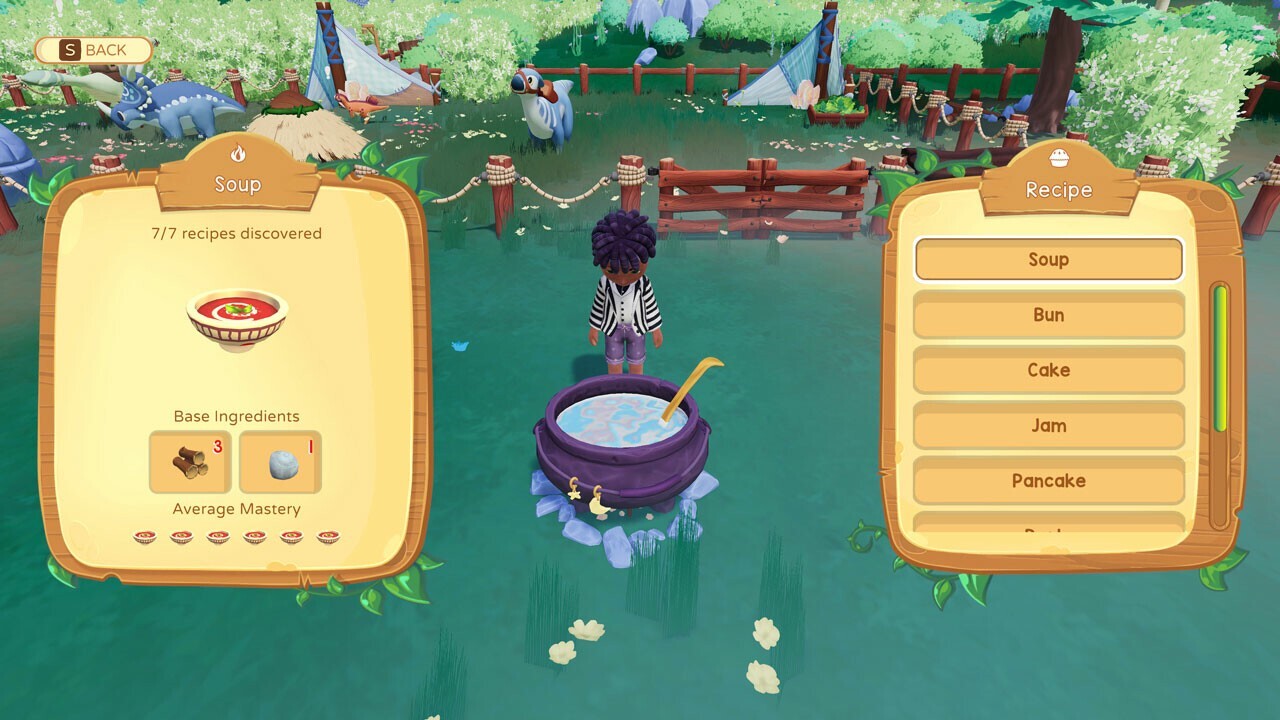The width and height of the screenshot is (1280, 720).
Task: Expand the partially hidden recipe below Pancake
Action: 1048,528
